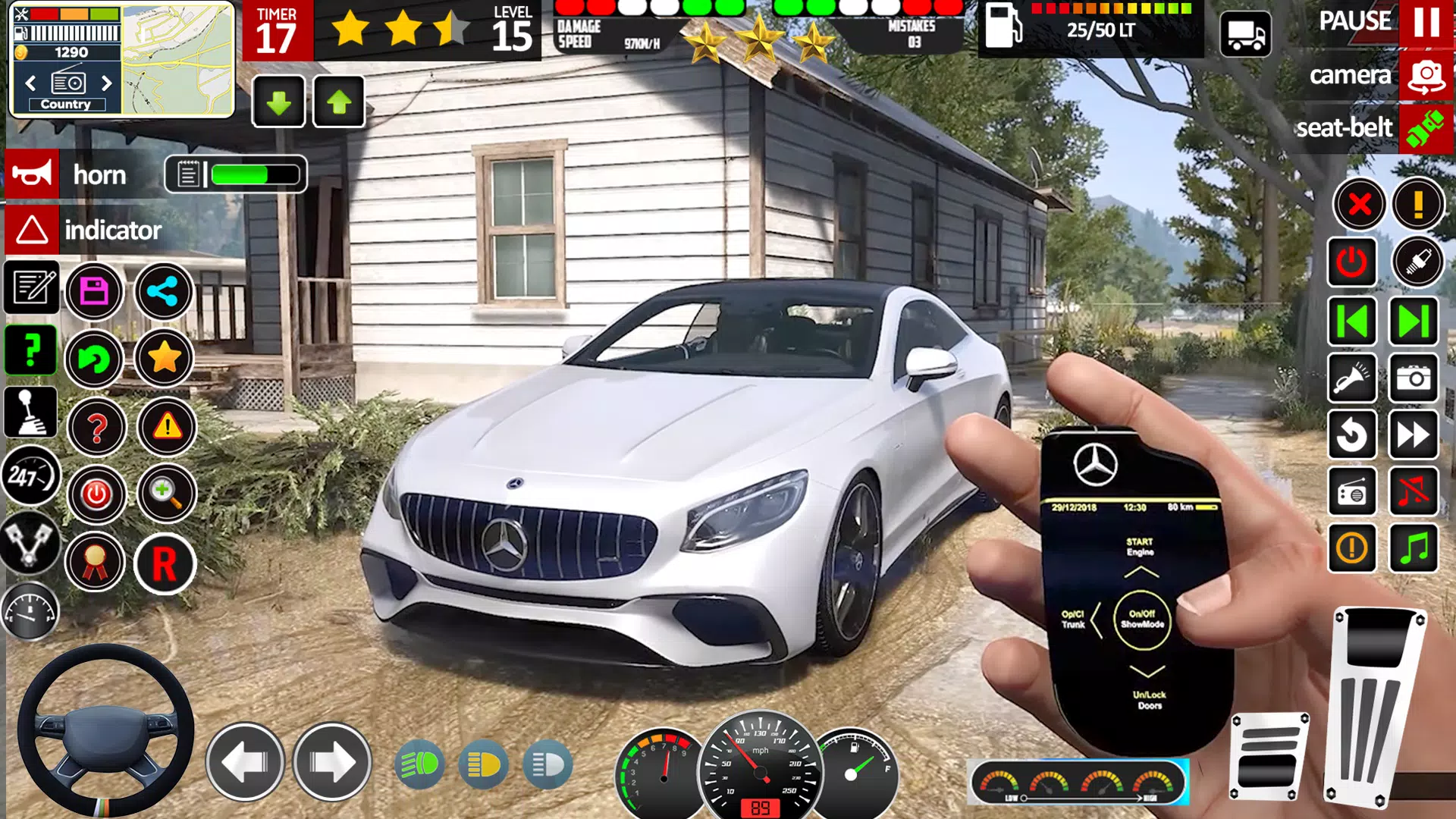Open the share options
Image resolution: width=1456 pixels, height=819 pixels.
click(163, 293)
